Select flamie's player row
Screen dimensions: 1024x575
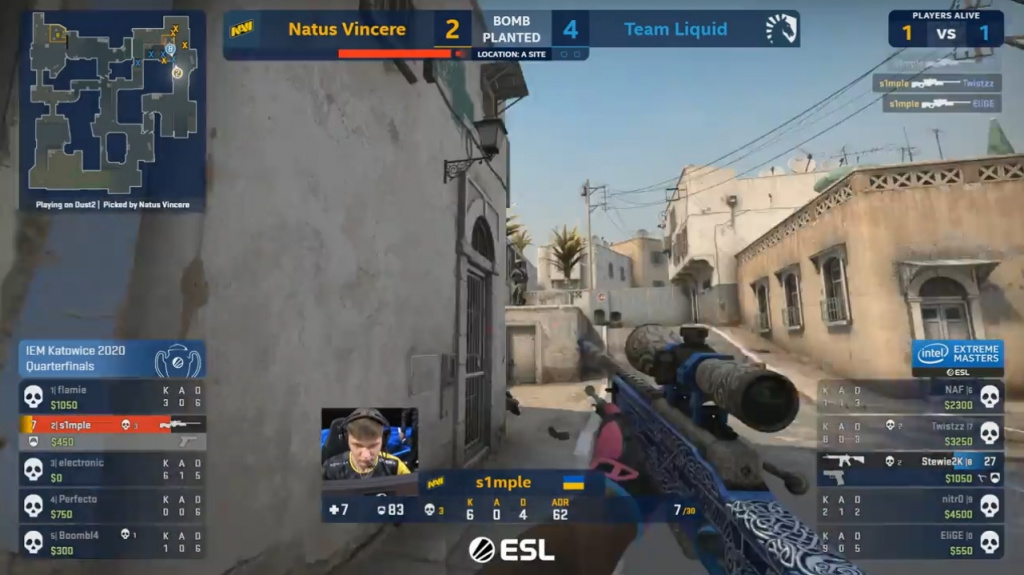coord(112,397)
